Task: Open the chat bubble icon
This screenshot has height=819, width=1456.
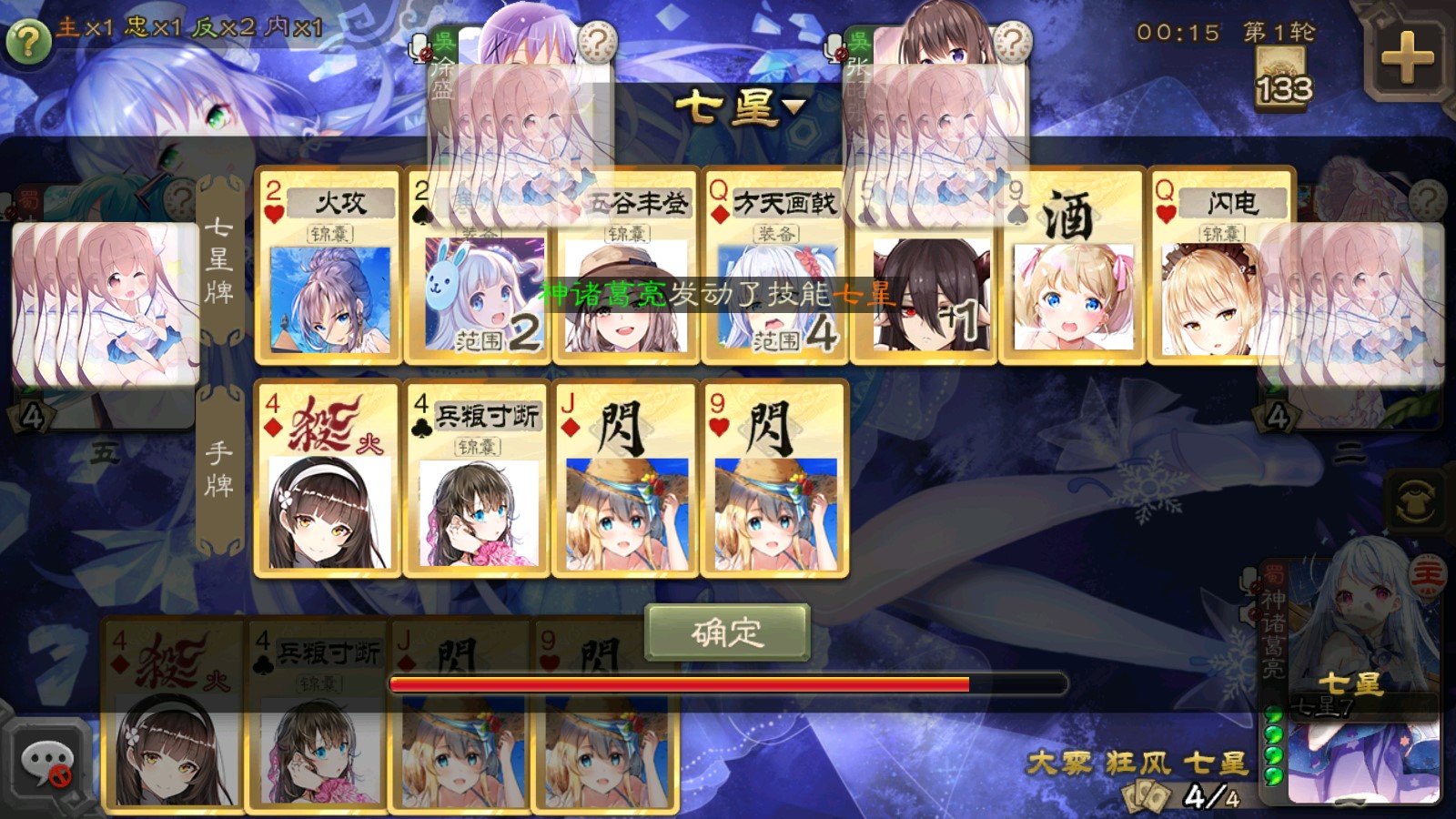Action: tap(47, 763)
